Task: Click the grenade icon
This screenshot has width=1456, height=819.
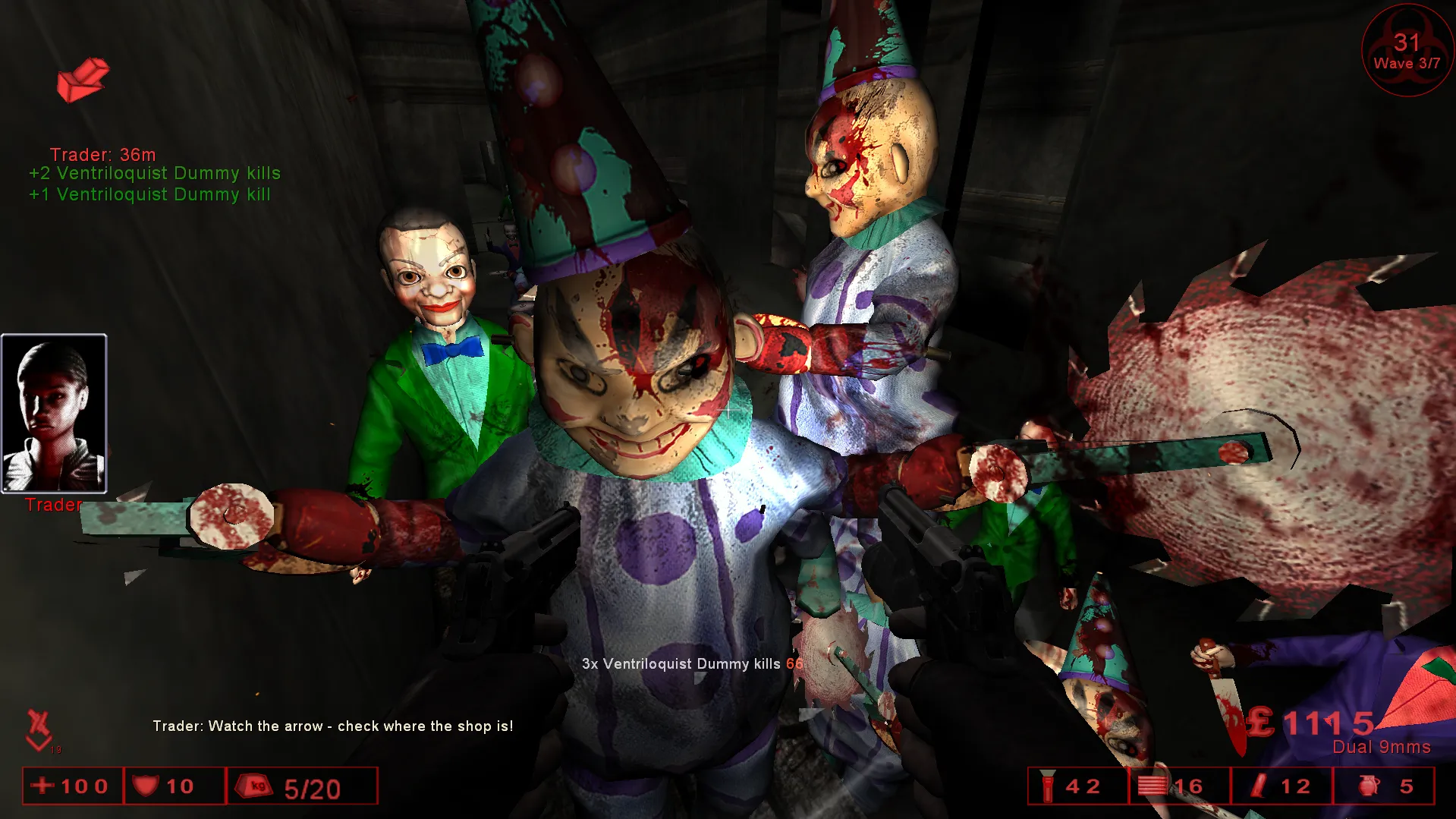Action: (x=1368, y=786)
